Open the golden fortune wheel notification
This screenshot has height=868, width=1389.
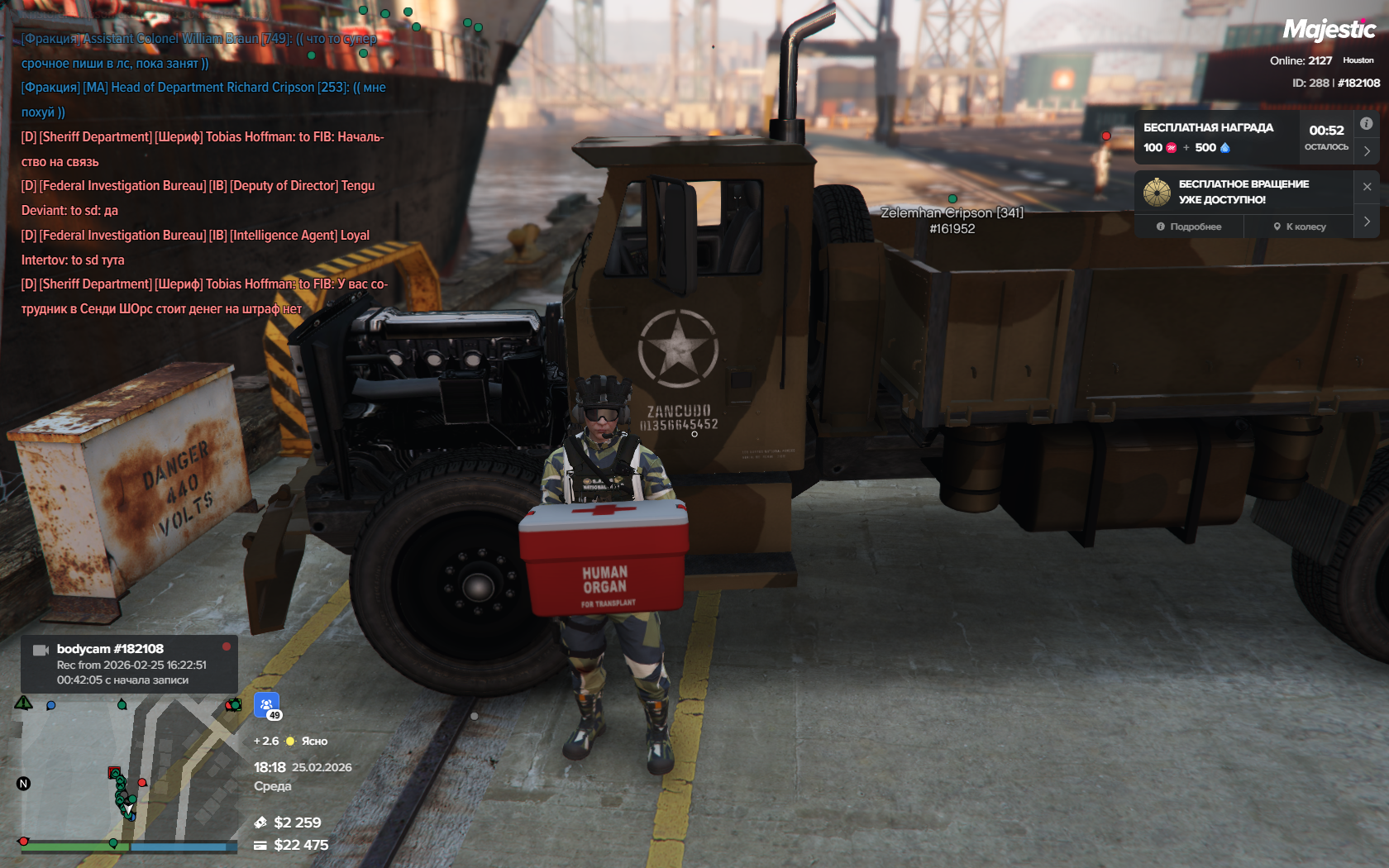coord(1157,192)
